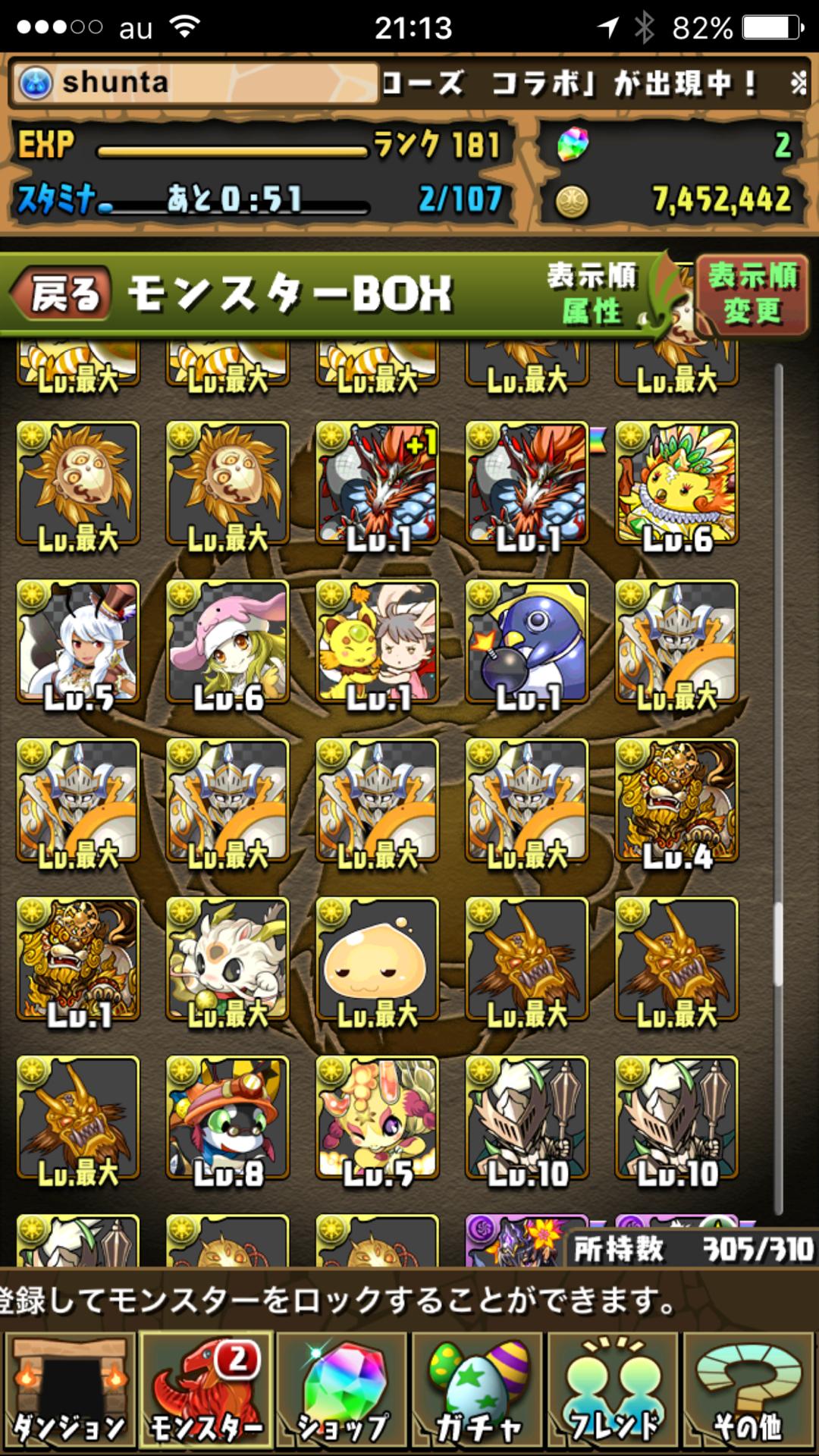Viewport: 819px width, 1456px height.
Task: Go to the ガチャ egg machine tab
Action: tap(479, 1392)
